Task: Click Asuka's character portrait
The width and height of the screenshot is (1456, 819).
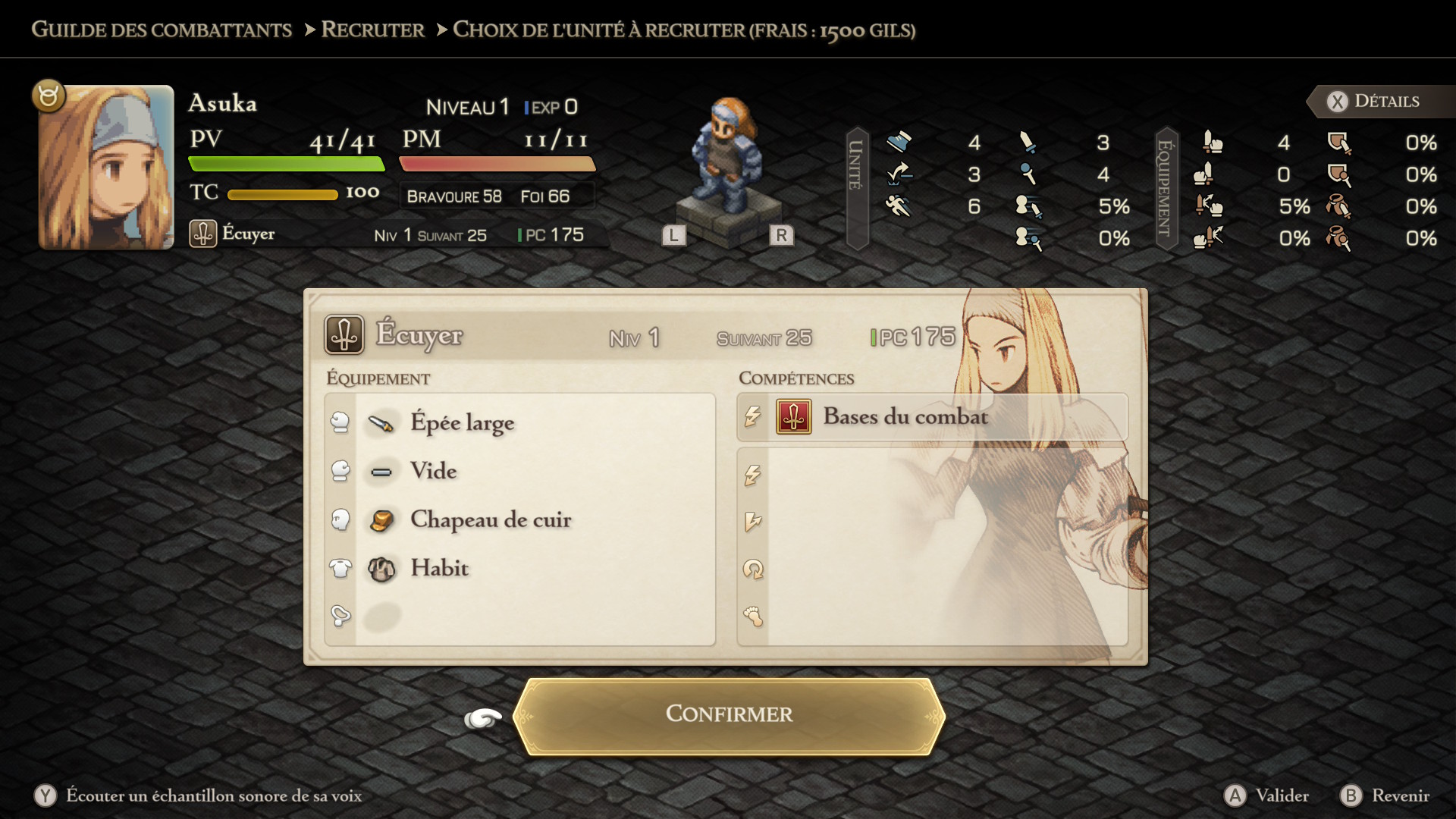Action: 106,168
